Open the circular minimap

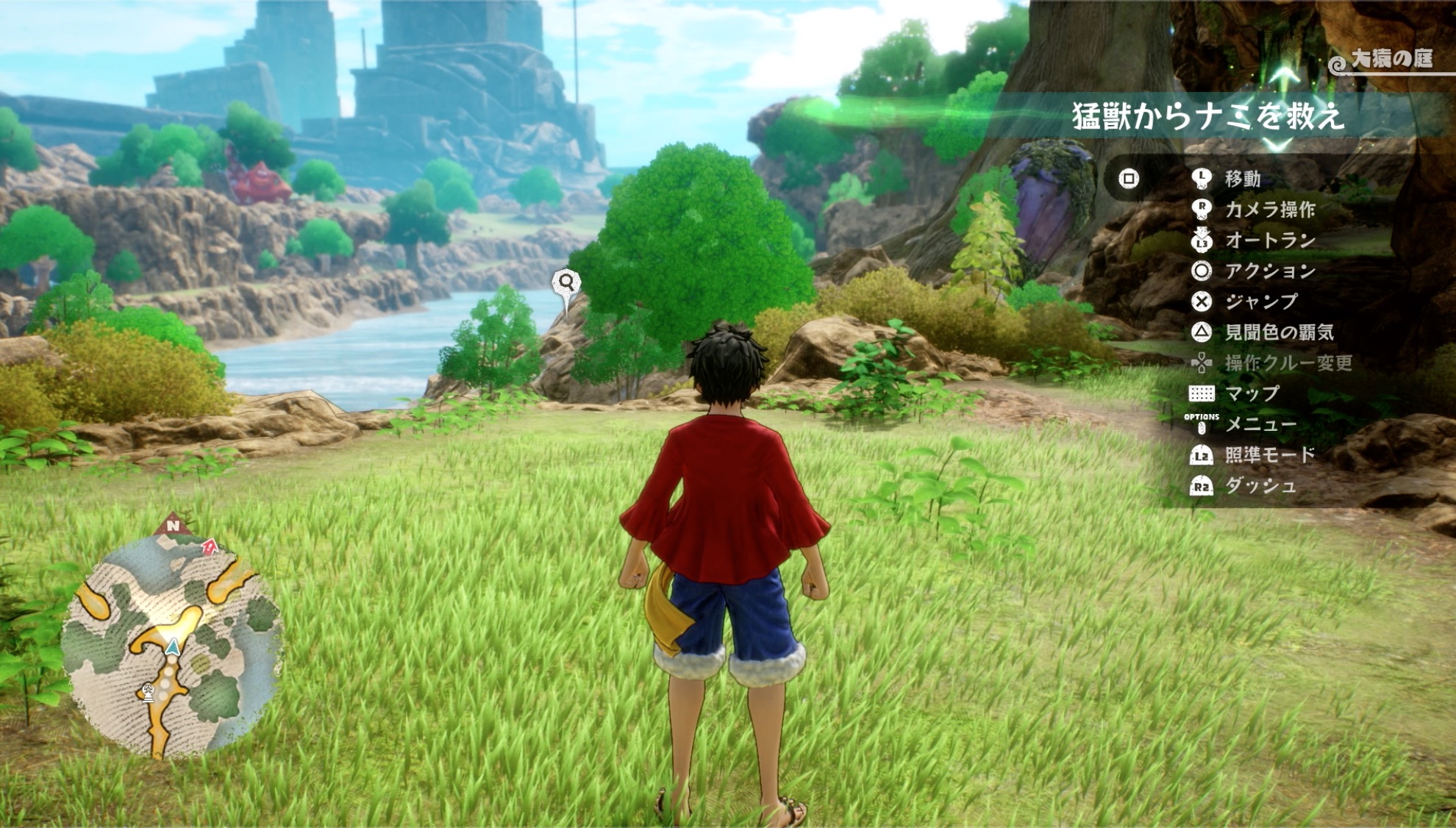tap(171, 646)
